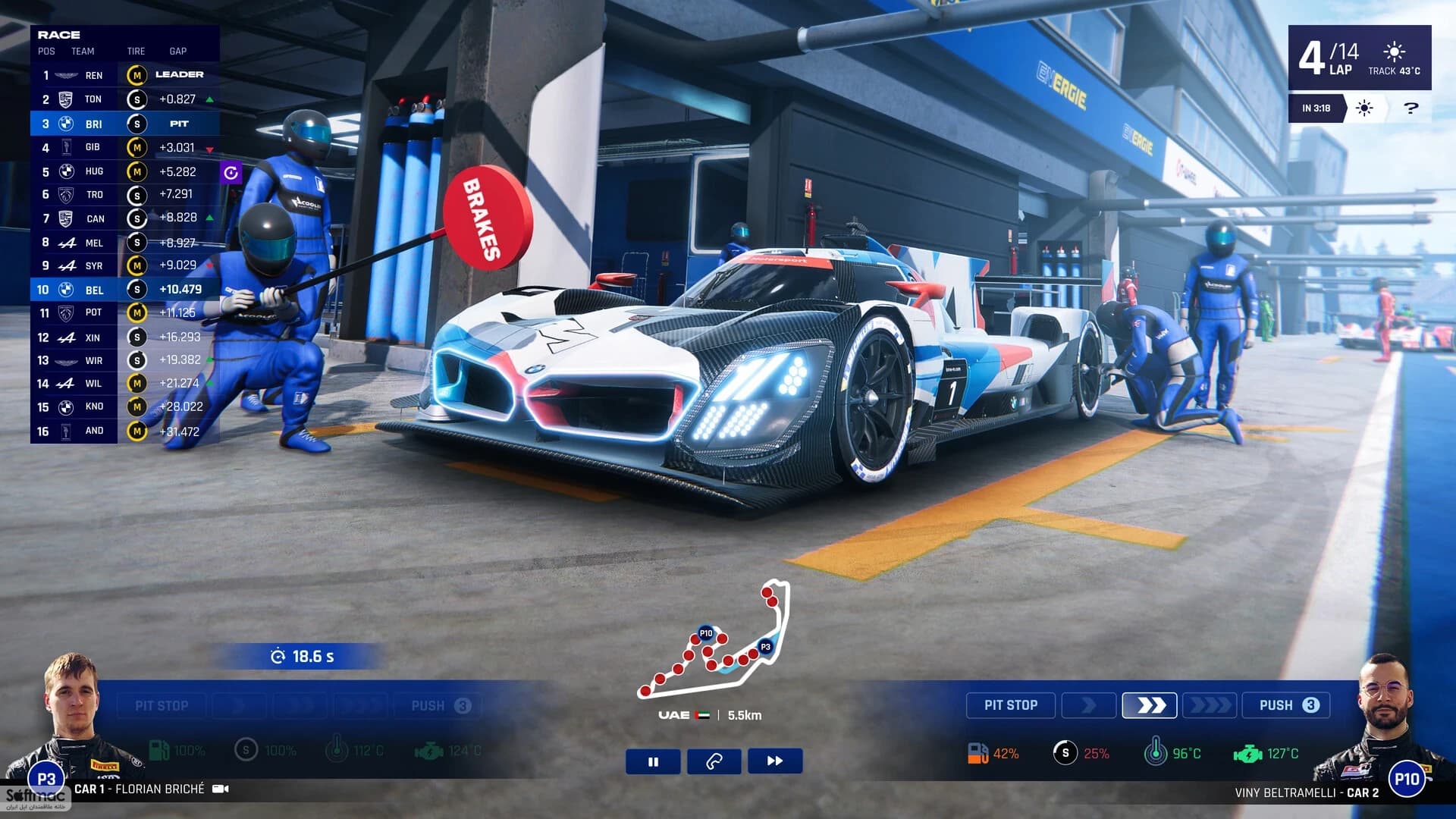Click Car 2's PIT STOP button
The height and width of the screenshot is (819, 1456).
1010,705
